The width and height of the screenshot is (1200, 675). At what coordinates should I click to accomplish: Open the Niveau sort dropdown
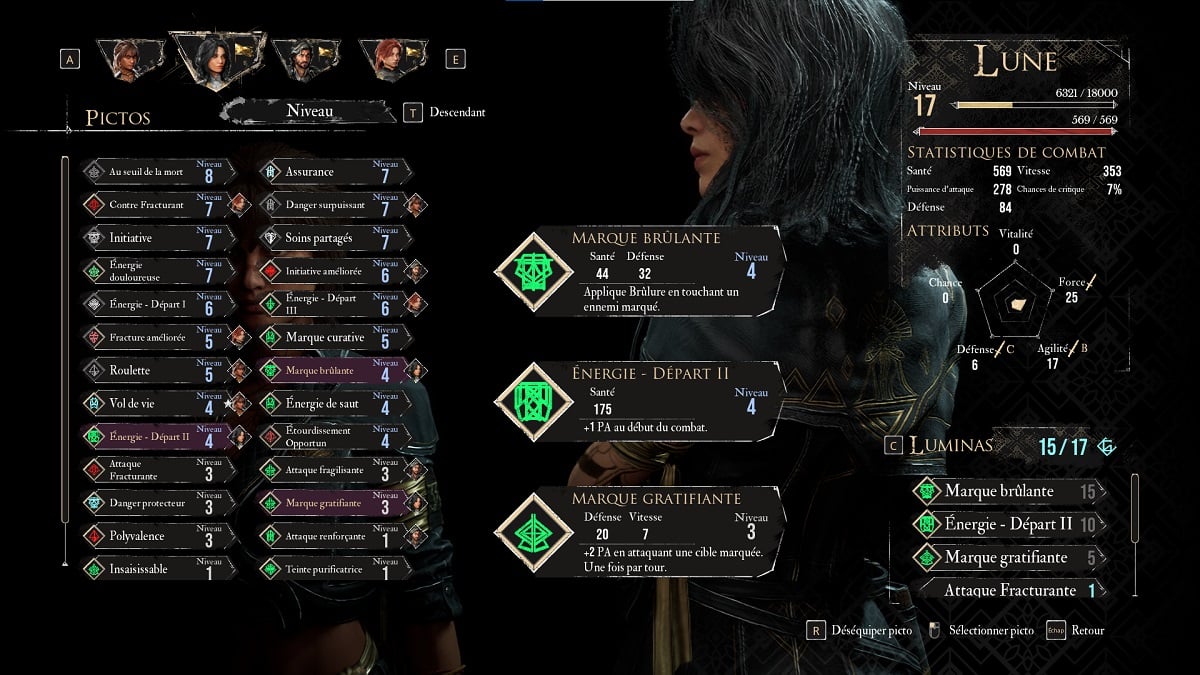coord(310,112)
